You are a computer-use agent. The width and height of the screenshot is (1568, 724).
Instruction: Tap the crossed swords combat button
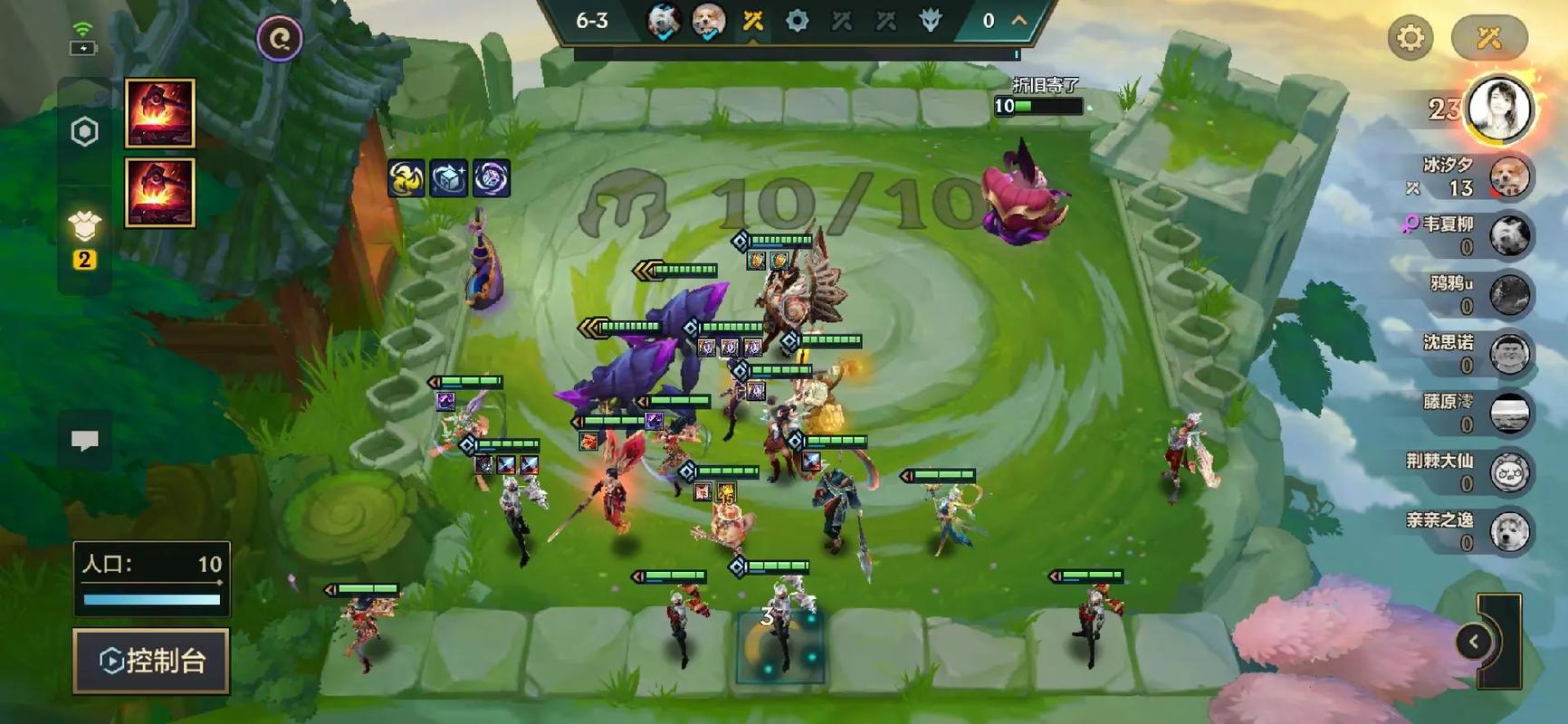pos(1489,38)
